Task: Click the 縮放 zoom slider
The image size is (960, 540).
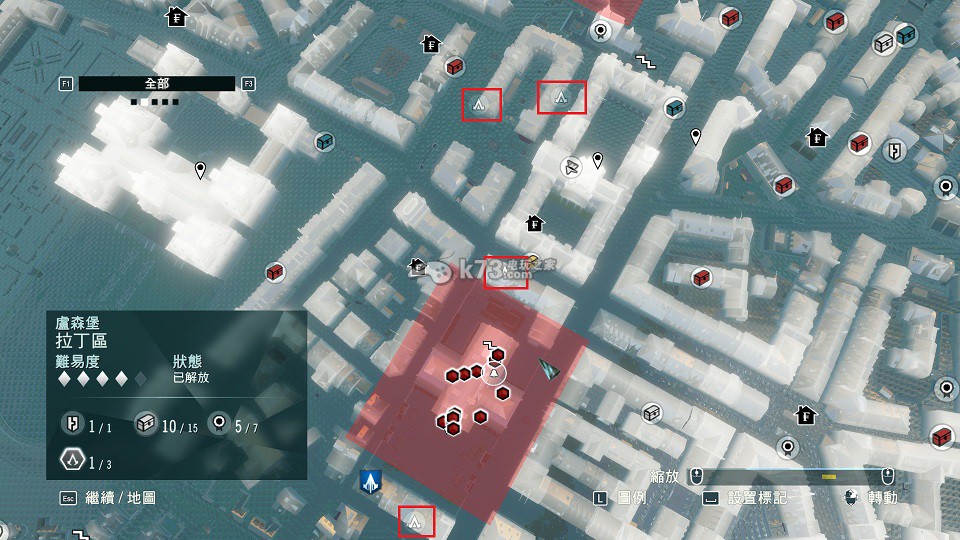Action: pos(793,474)
